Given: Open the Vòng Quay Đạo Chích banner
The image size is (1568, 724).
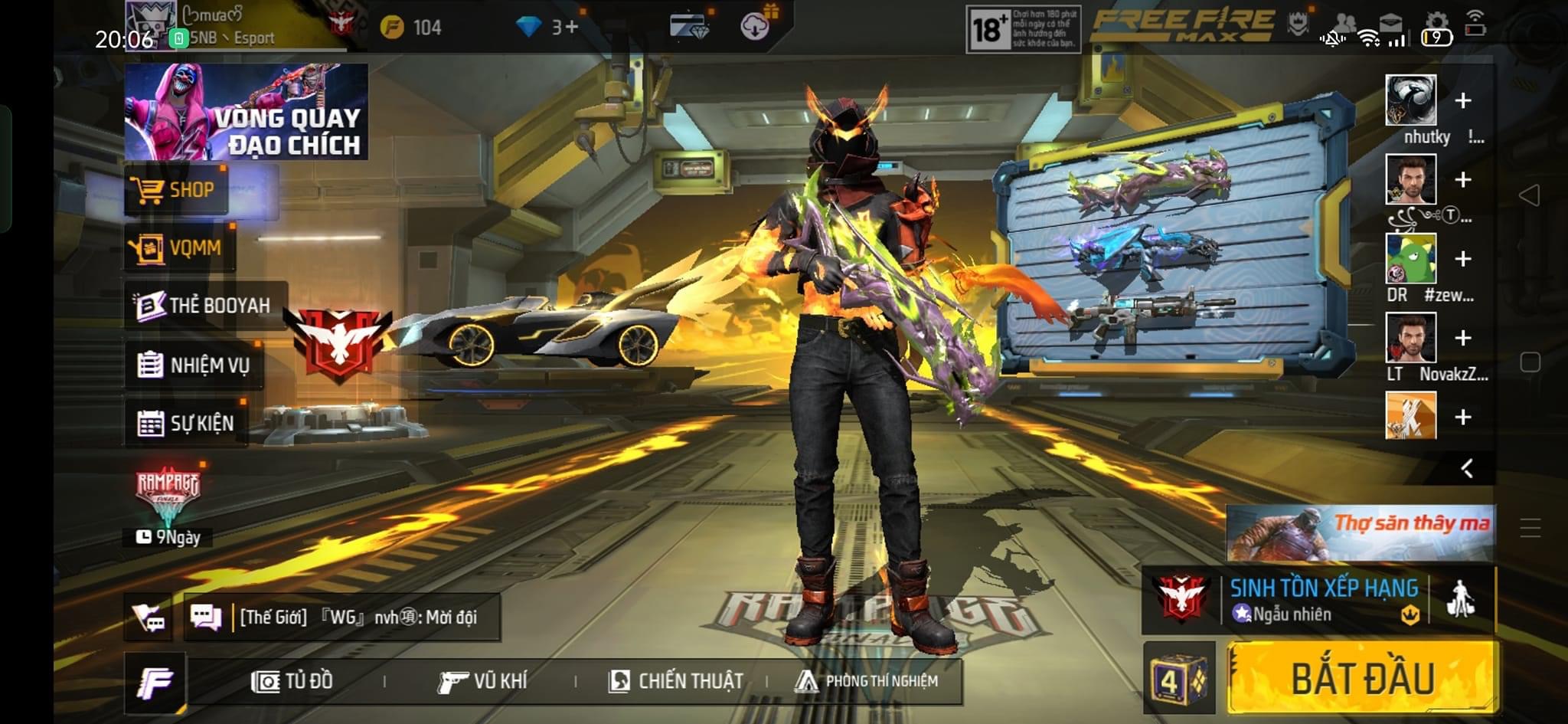Looking at the screenshot, I should 246,112.
